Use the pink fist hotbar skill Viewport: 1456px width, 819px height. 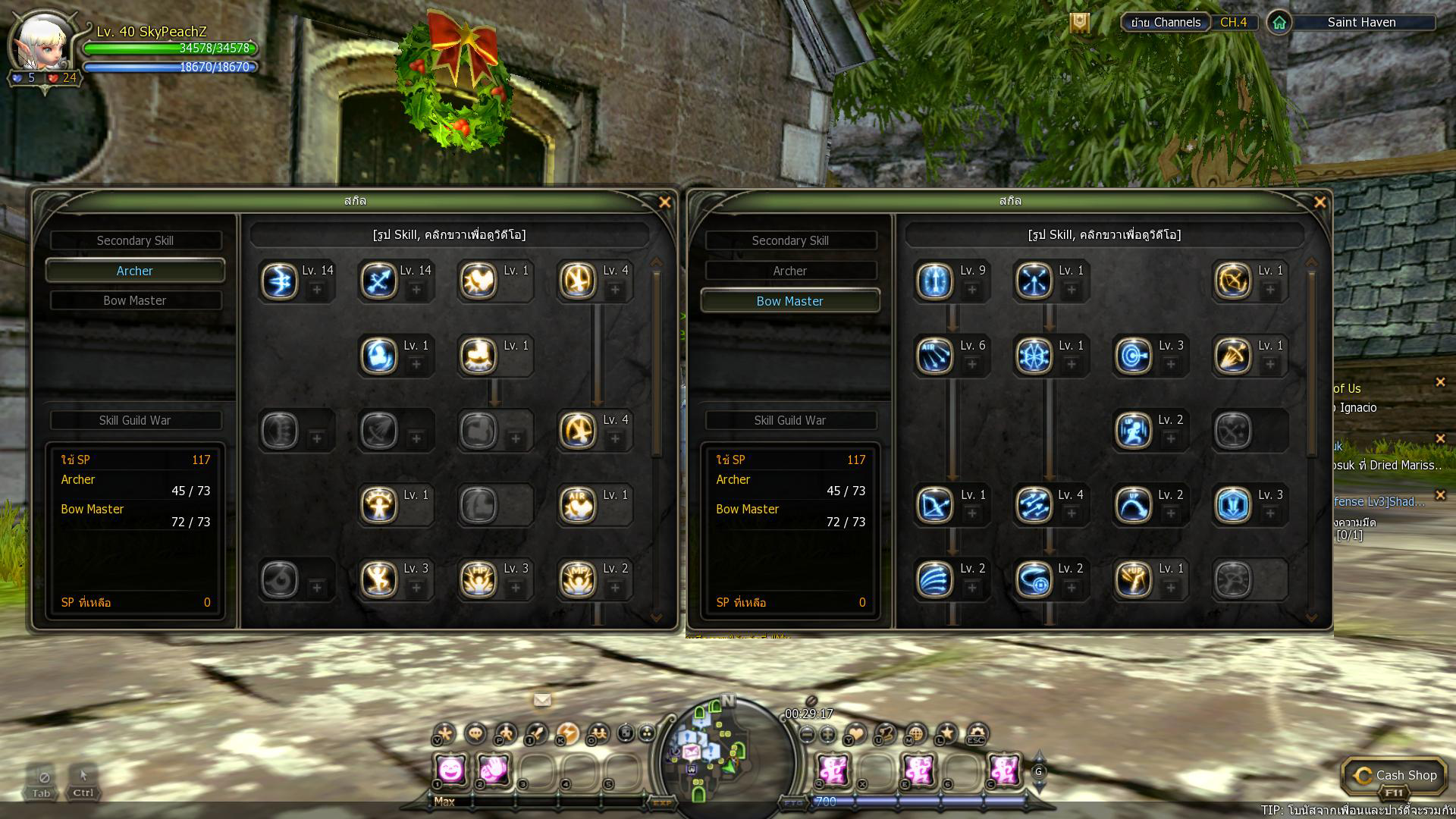[x=494, y=770]
